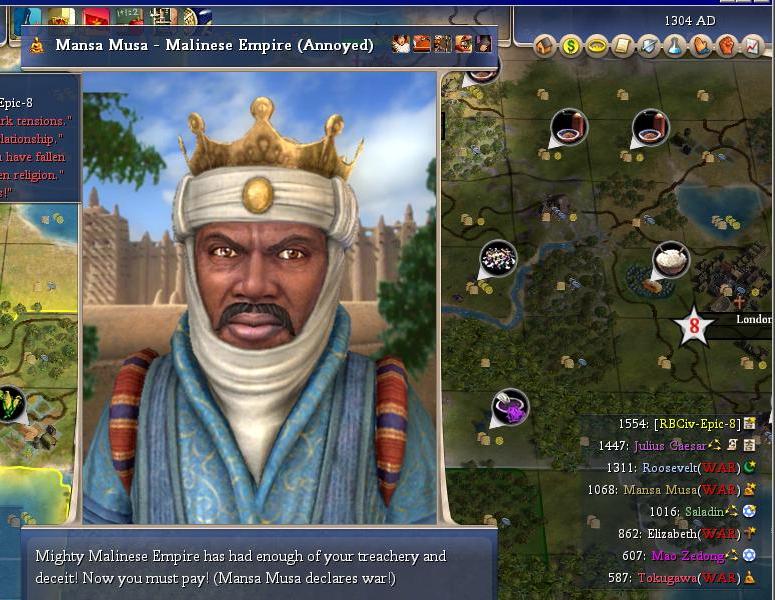Open the Technology Advisor flask icon
Image resolution: width=775 pixels, height=600 pixels.
(675, 46)
